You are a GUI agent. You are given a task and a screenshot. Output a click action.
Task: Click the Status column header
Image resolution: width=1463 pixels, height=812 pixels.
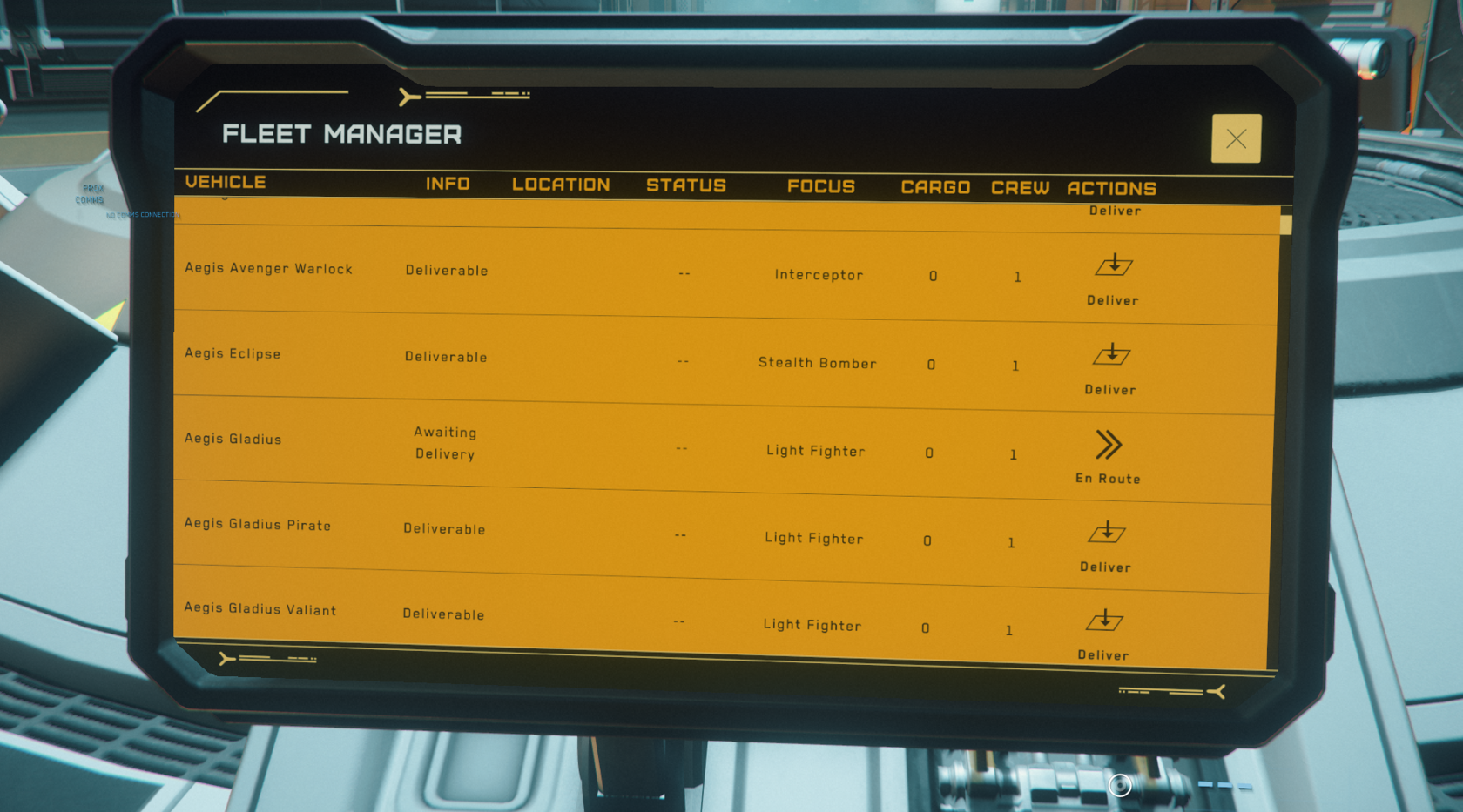click(685, 185)
